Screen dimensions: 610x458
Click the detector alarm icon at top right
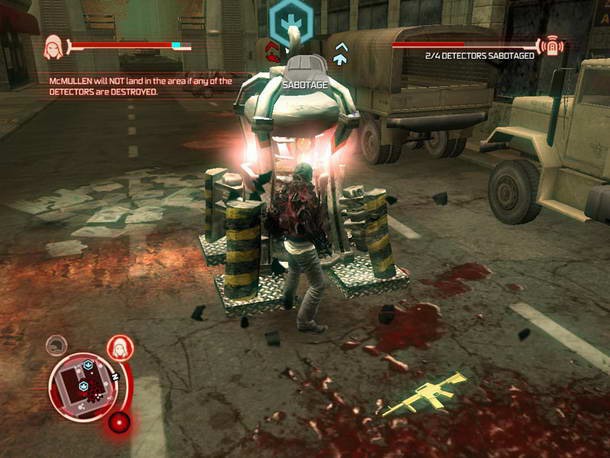(549, 46)
